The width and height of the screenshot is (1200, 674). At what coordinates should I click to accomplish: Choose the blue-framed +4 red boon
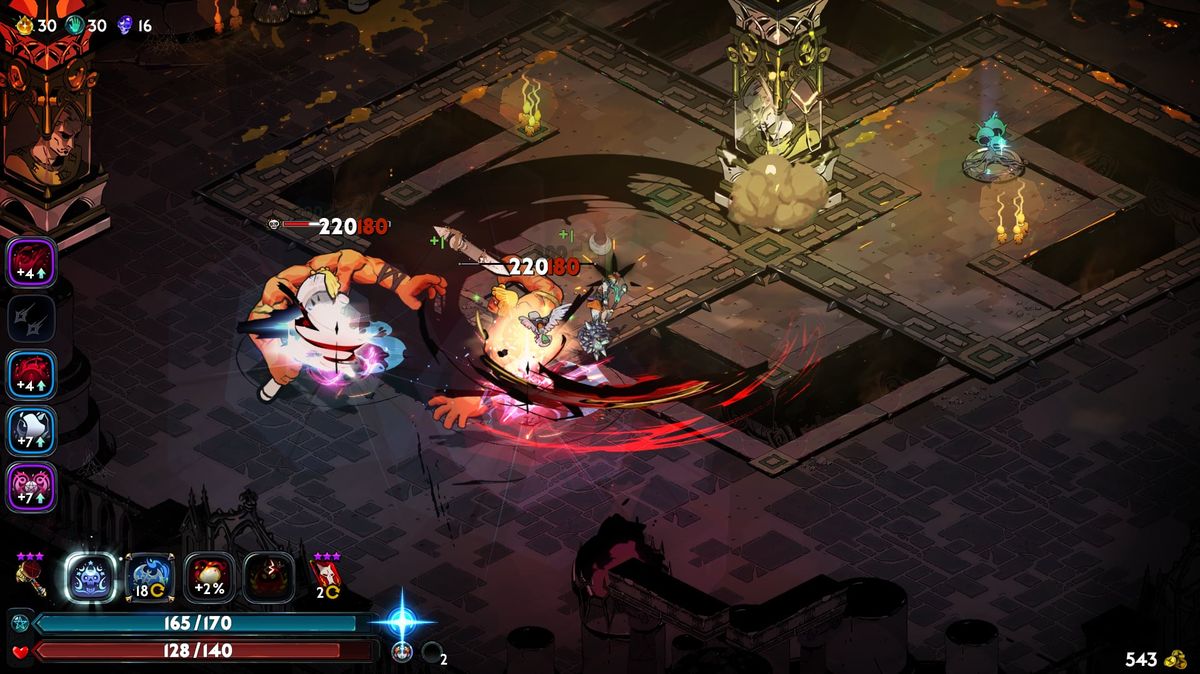click(32, 374)
